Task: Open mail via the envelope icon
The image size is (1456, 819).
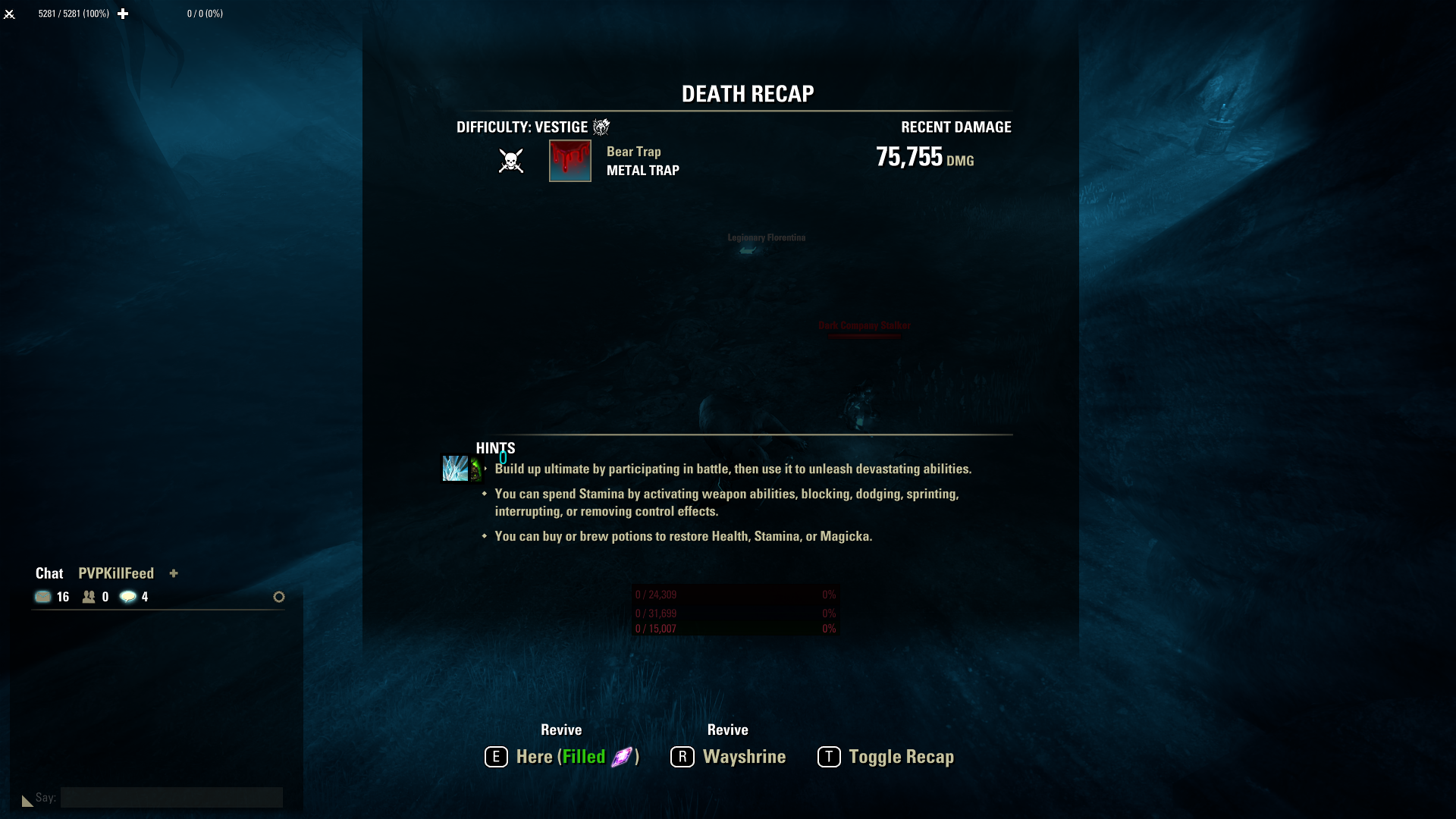Action: 43,597
